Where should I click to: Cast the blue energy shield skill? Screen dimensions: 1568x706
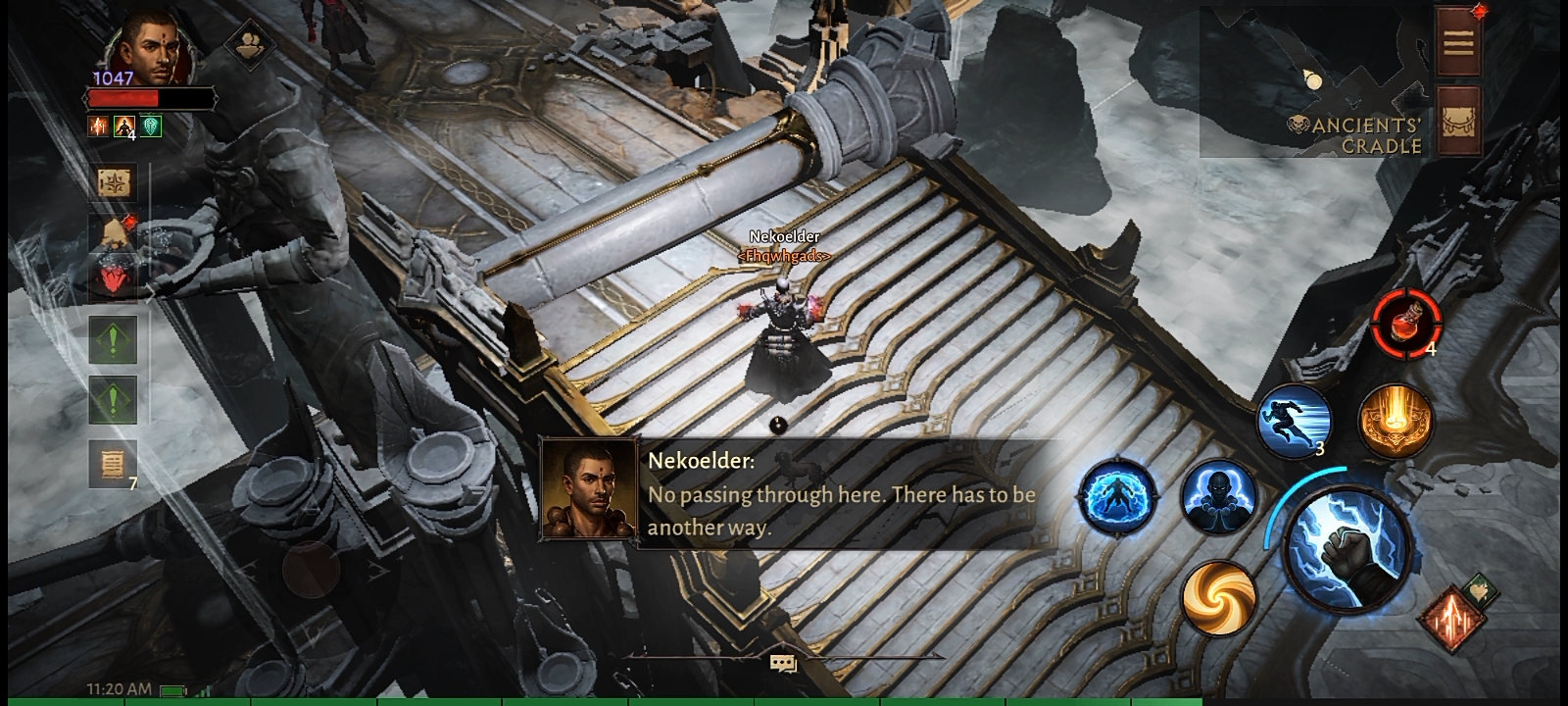click(1118, 497)
